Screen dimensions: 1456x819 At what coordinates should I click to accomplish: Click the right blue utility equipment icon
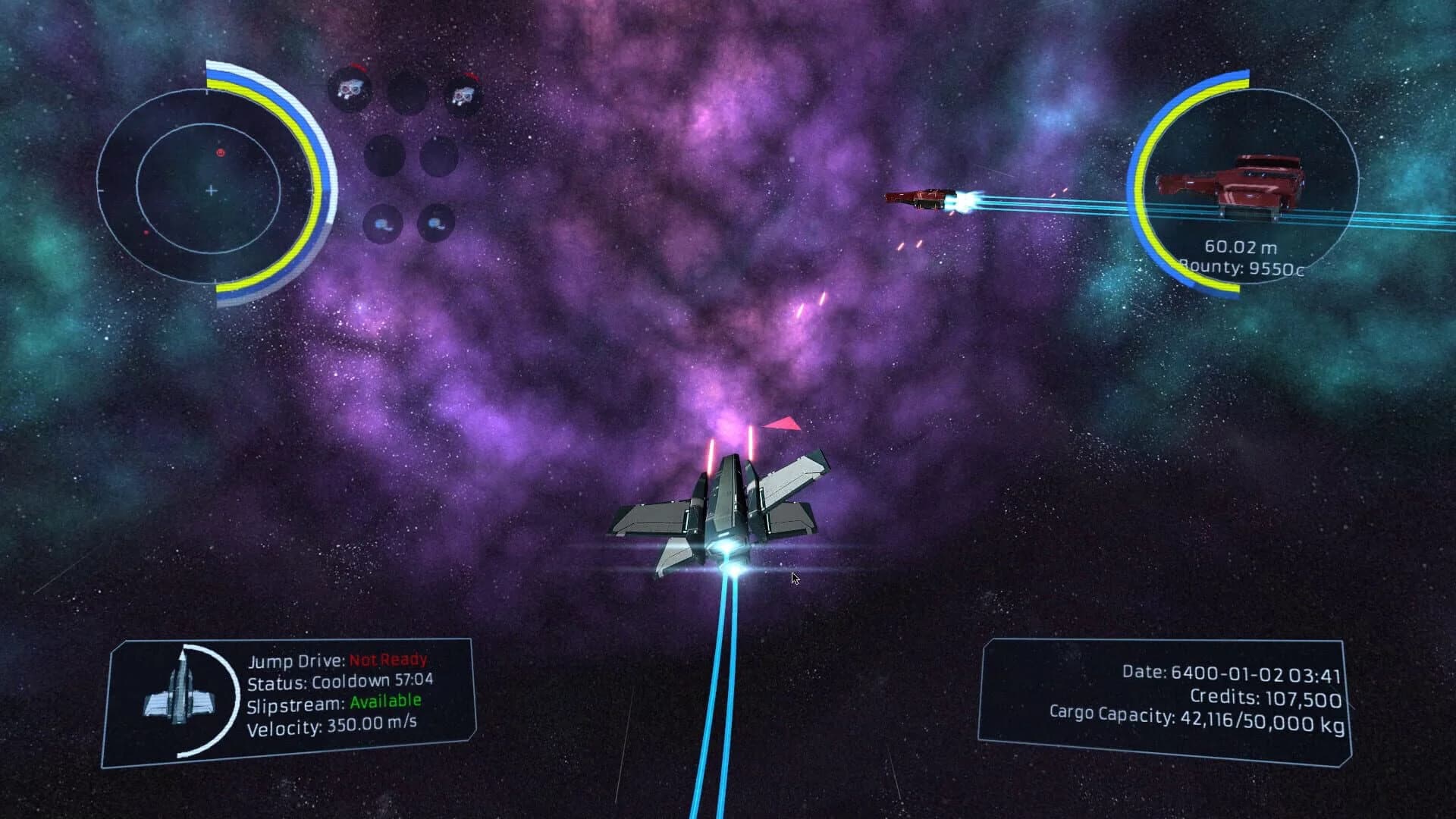coord(437,223)
